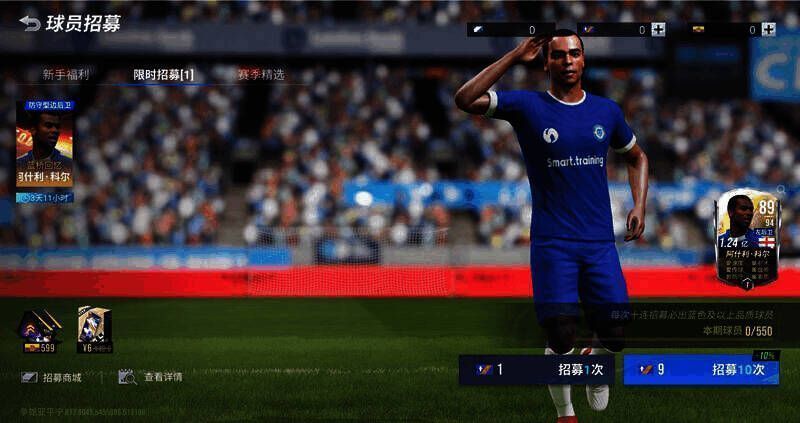Switch to the 新手福利 tab
Image resolution: width=800 pixels, height=423 pixels.
click(66, 75)
